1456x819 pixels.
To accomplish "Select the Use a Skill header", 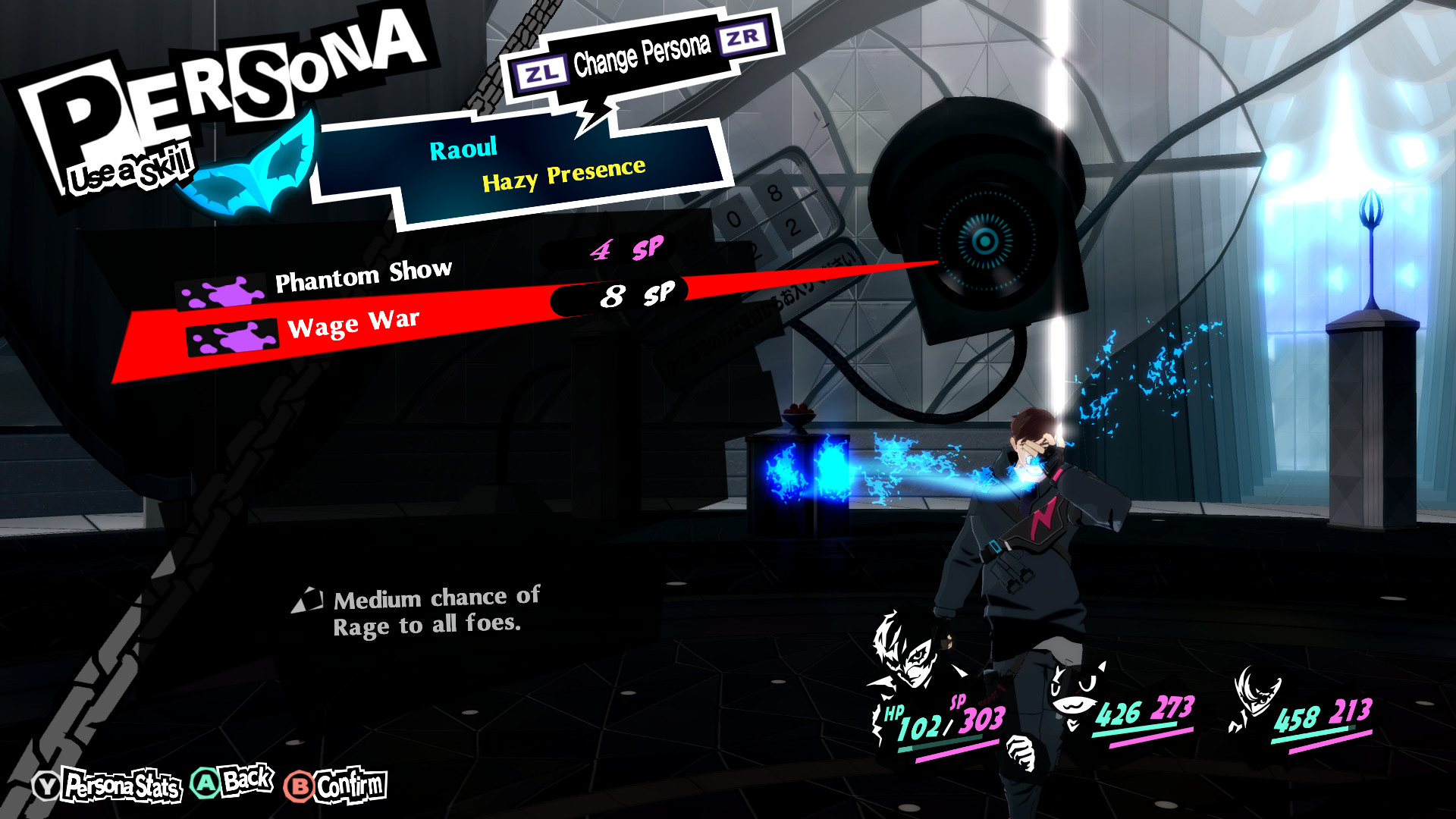I will (127, 168).
